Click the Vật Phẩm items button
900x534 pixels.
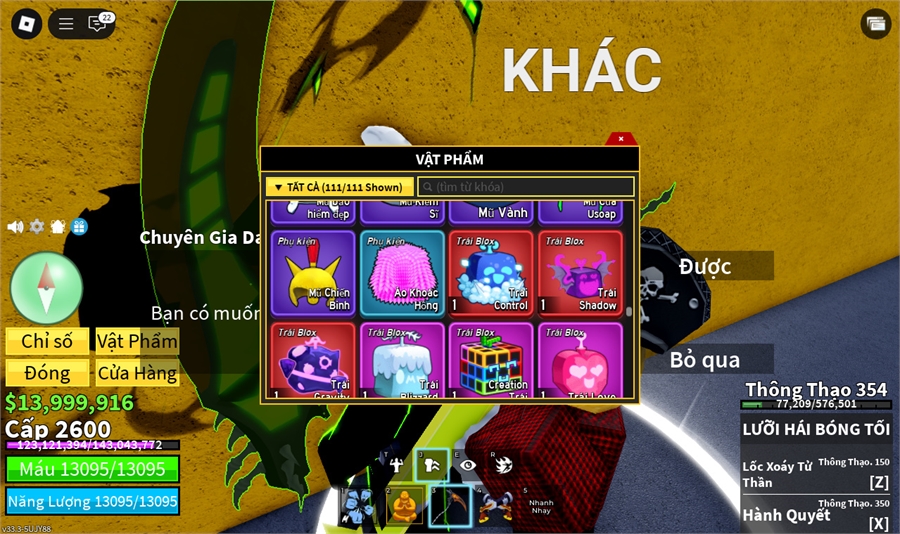point(137,341)
